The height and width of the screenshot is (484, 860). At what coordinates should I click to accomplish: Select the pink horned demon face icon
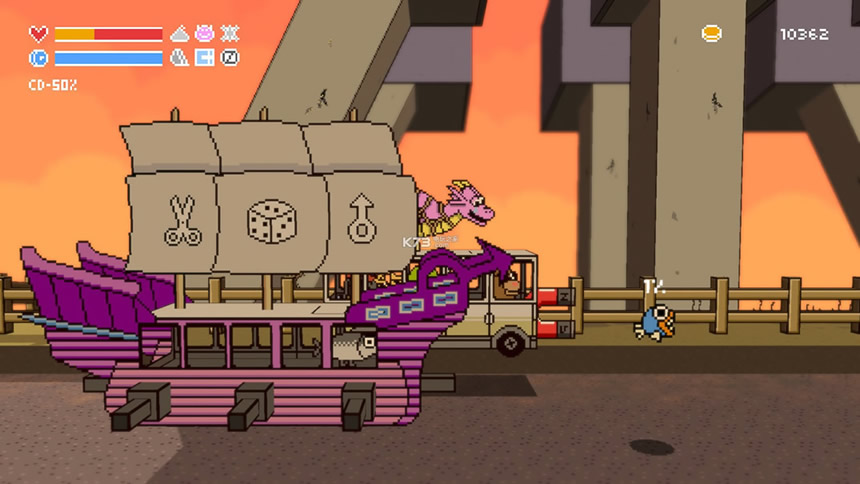(x=205, y=33)
